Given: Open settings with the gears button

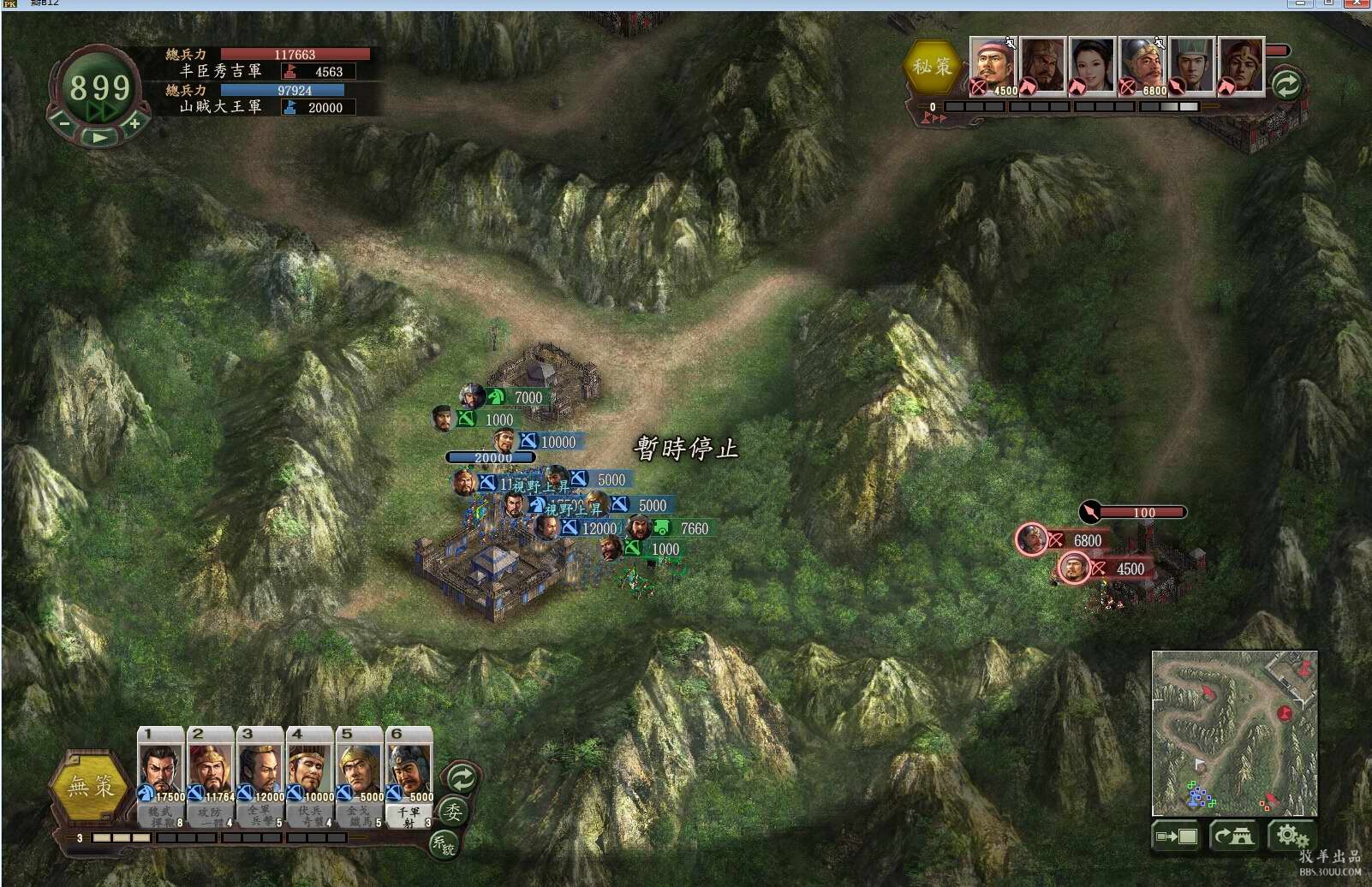Looking at the screenshot, I should click(1291, 835).
